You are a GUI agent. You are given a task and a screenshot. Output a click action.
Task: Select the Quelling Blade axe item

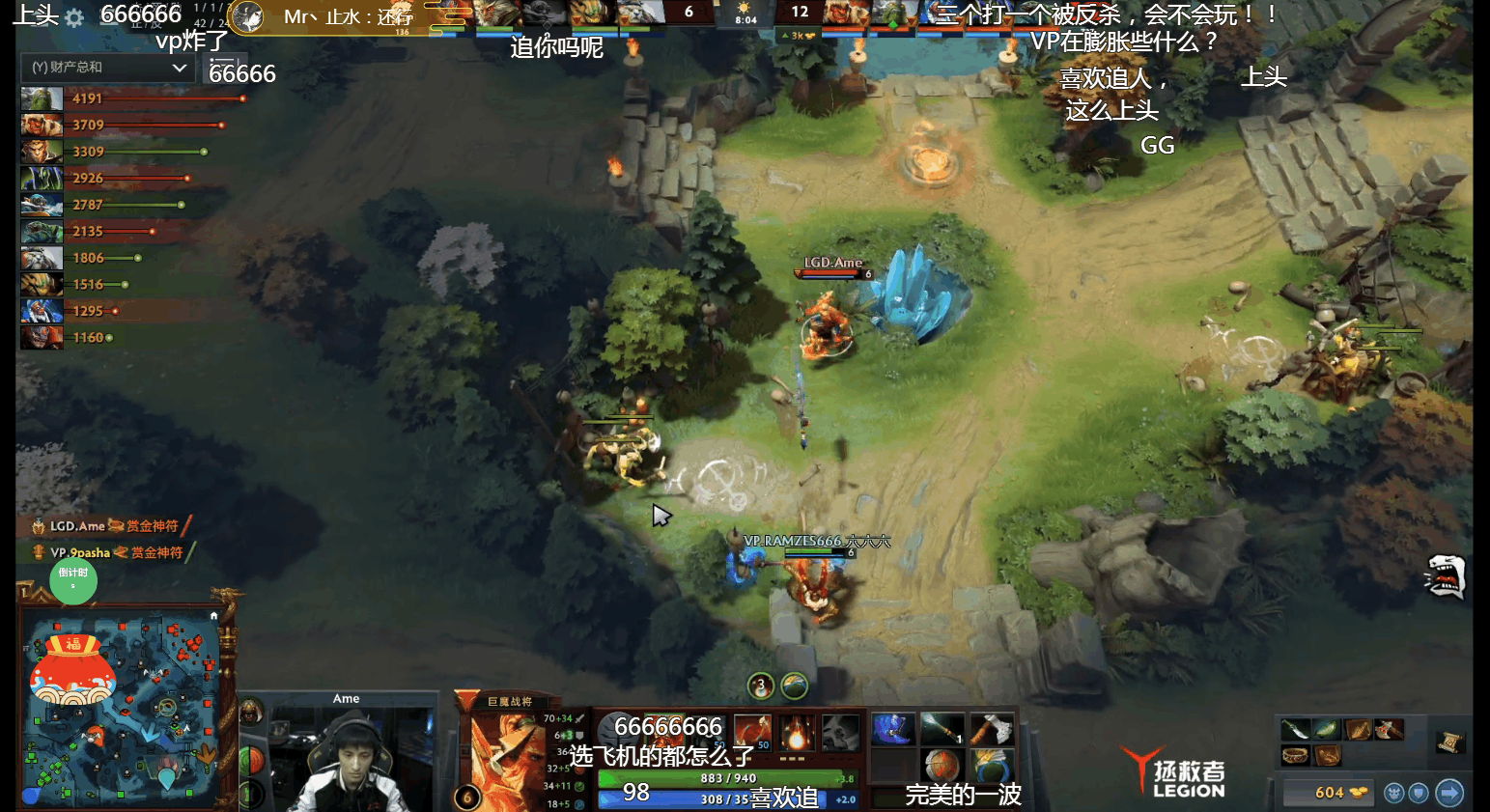point(990,729)
